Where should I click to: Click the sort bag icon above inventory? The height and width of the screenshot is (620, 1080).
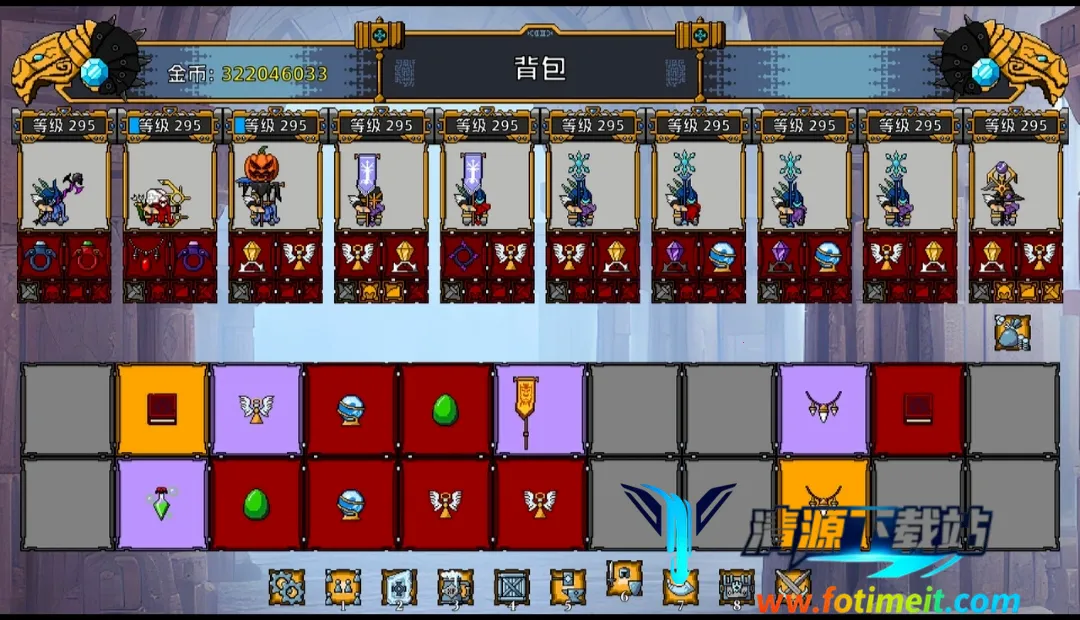[1012, 333]
